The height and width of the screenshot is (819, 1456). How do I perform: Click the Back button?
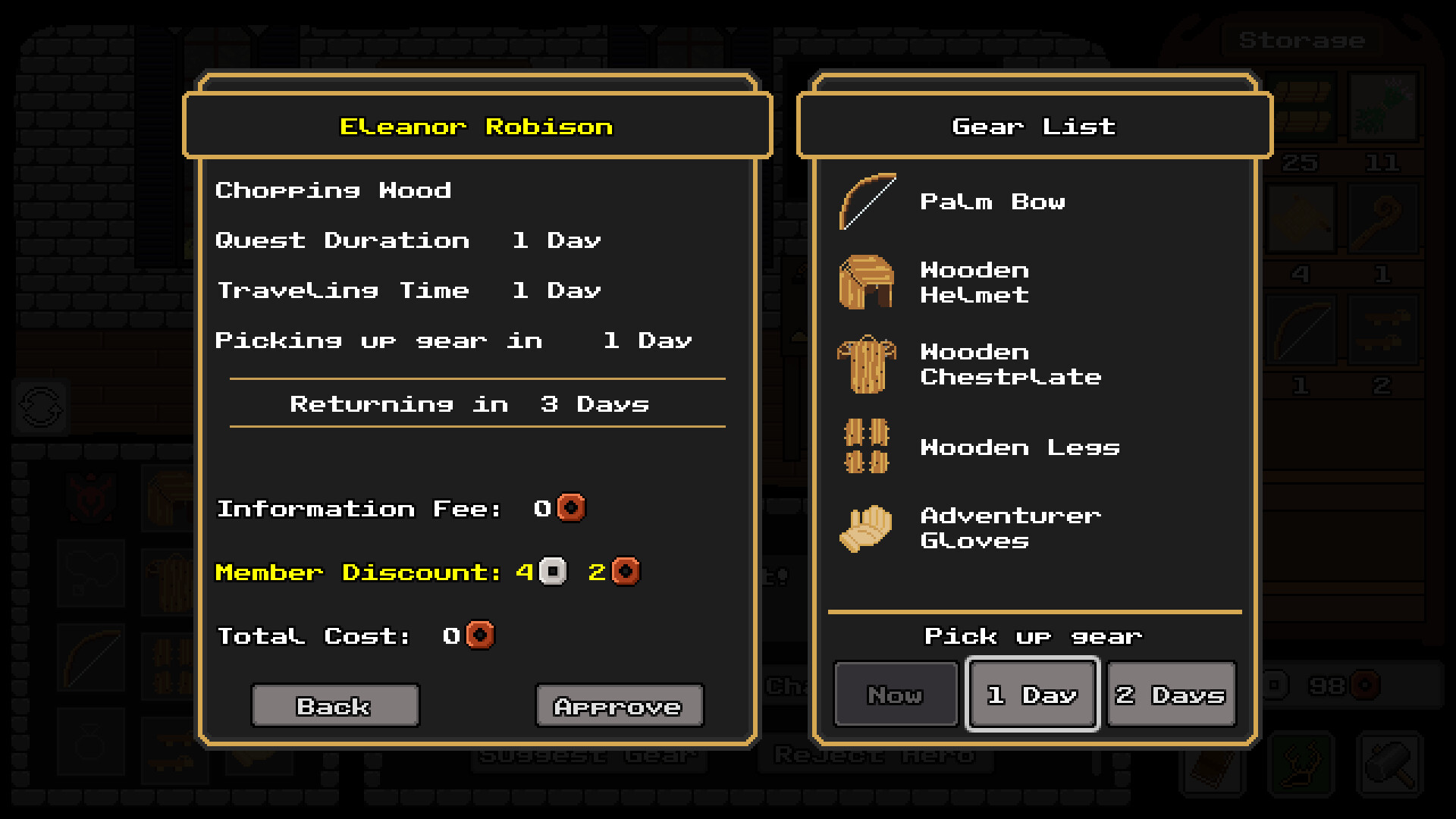tap(334, 705)
